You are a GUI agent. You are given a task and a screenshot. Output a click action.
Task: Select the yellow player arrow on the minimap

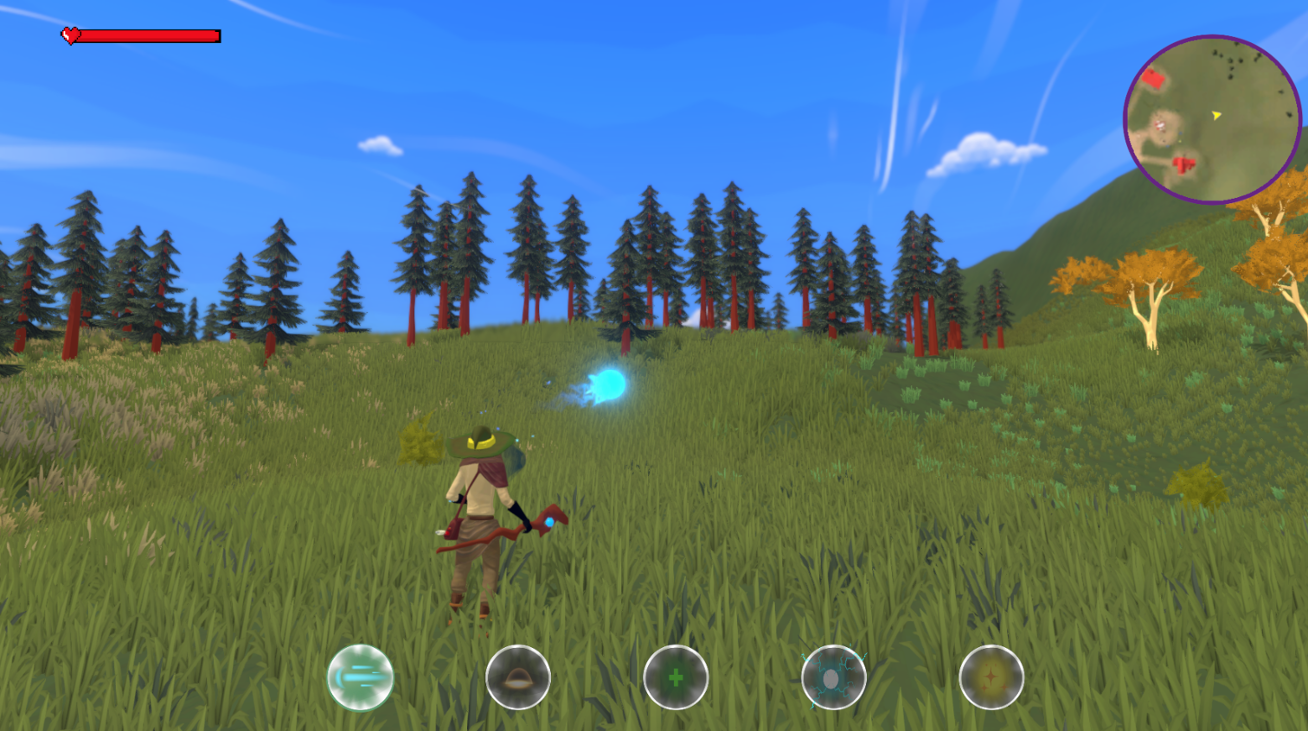click(x=1216, y=116)
